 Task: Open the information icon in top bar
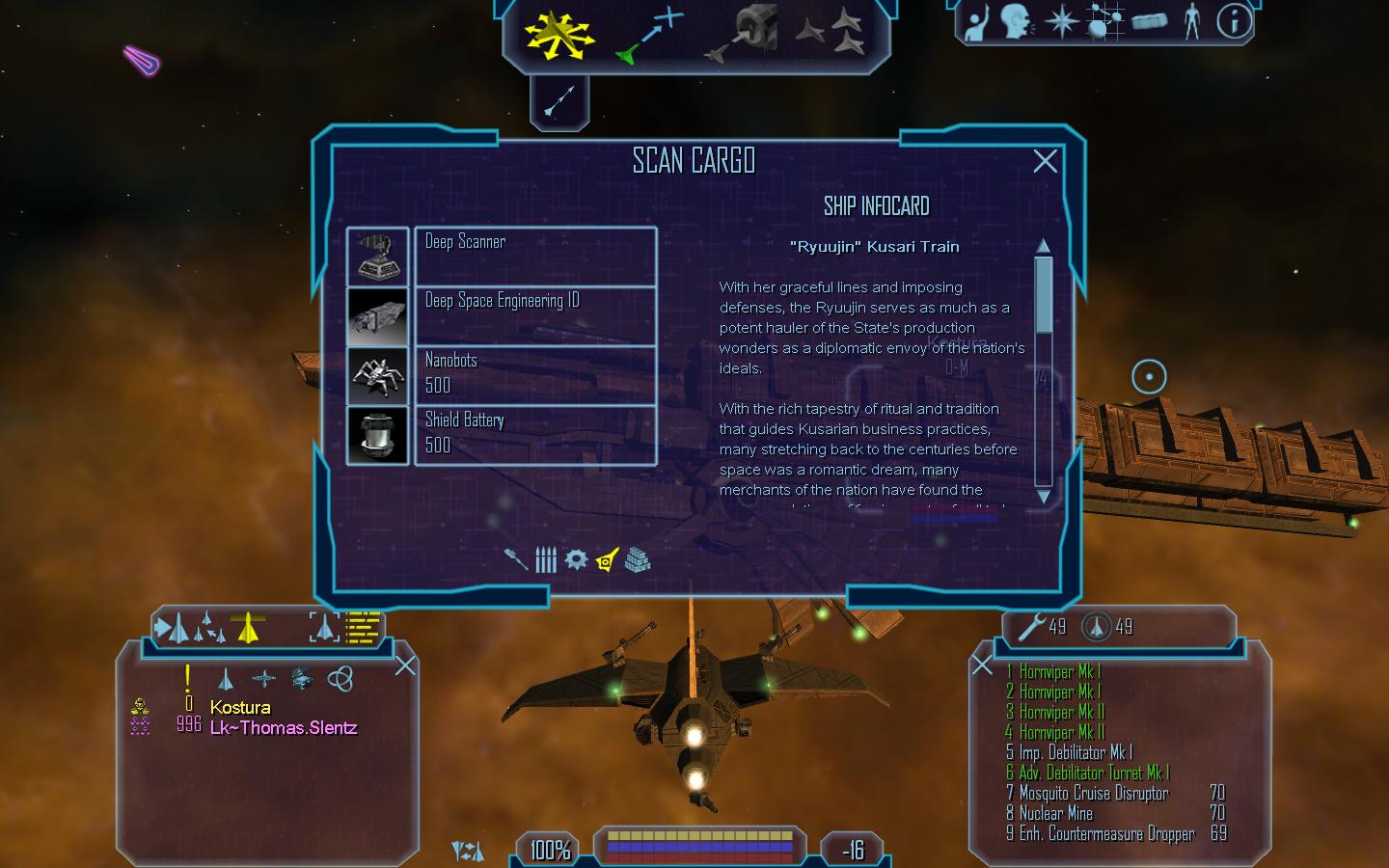(1233, 21)
